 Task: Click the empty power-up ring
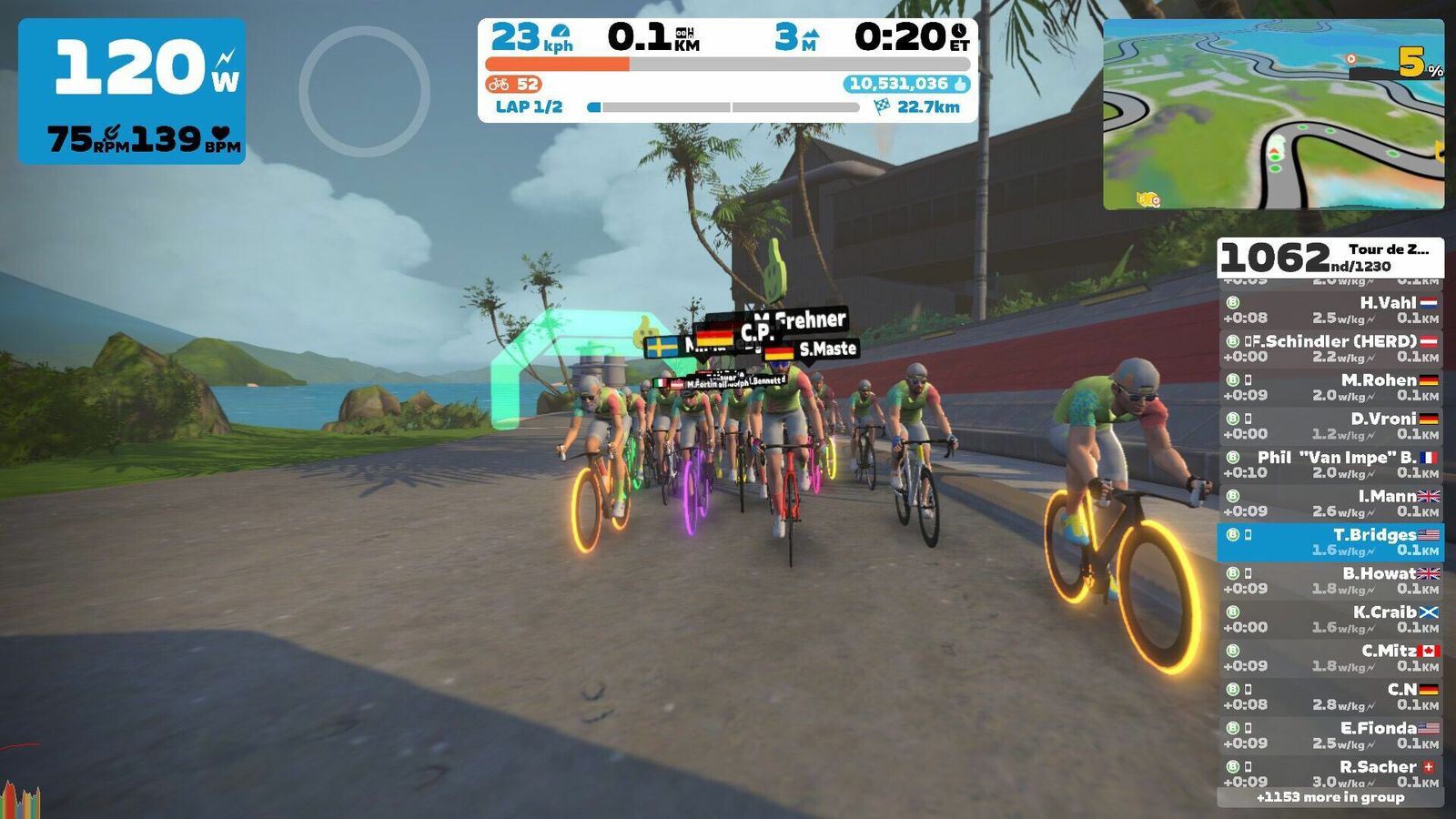click(364, 91)
